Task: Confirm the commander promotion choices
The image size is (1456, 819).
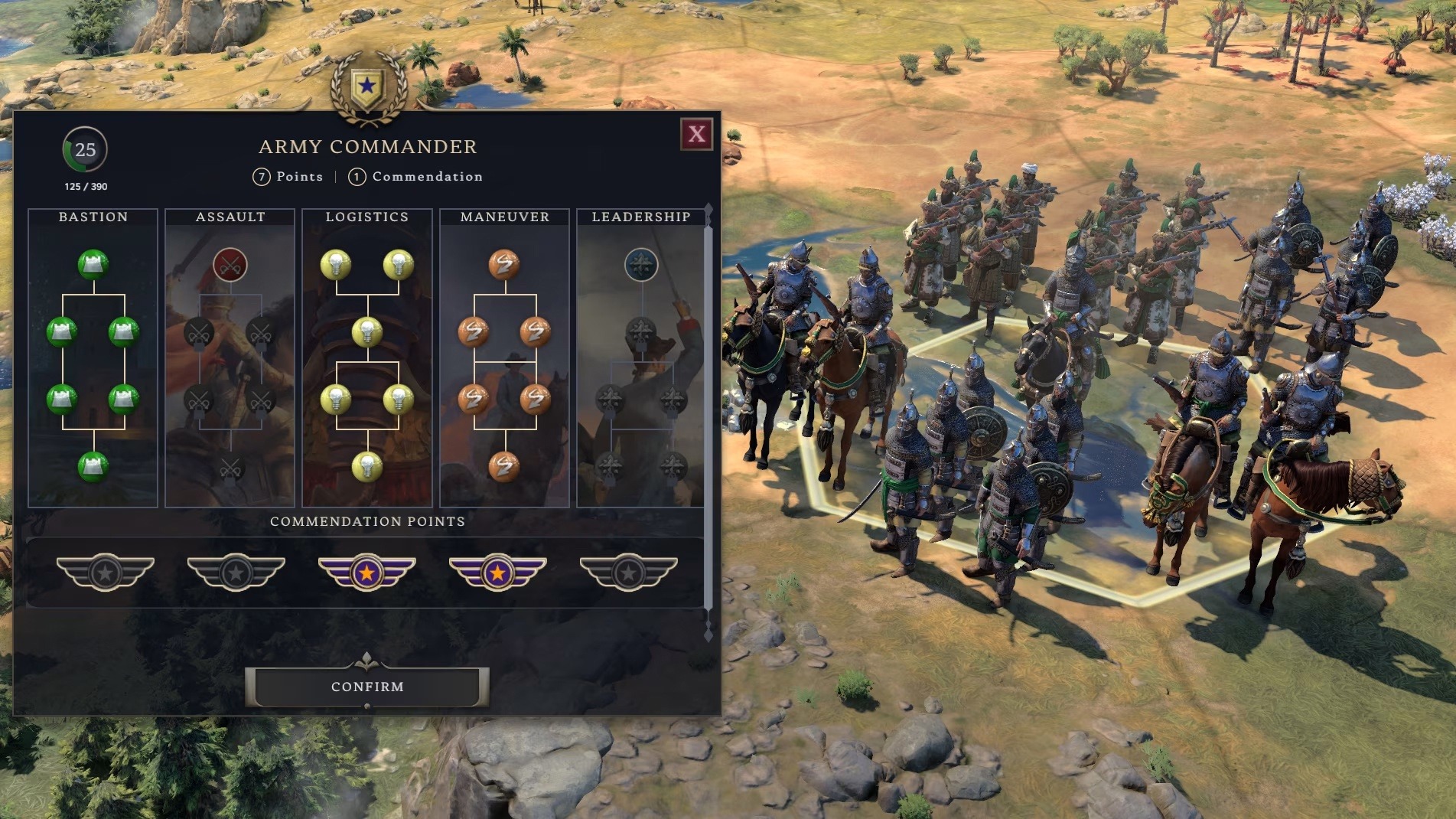Action: coord(367,687)
